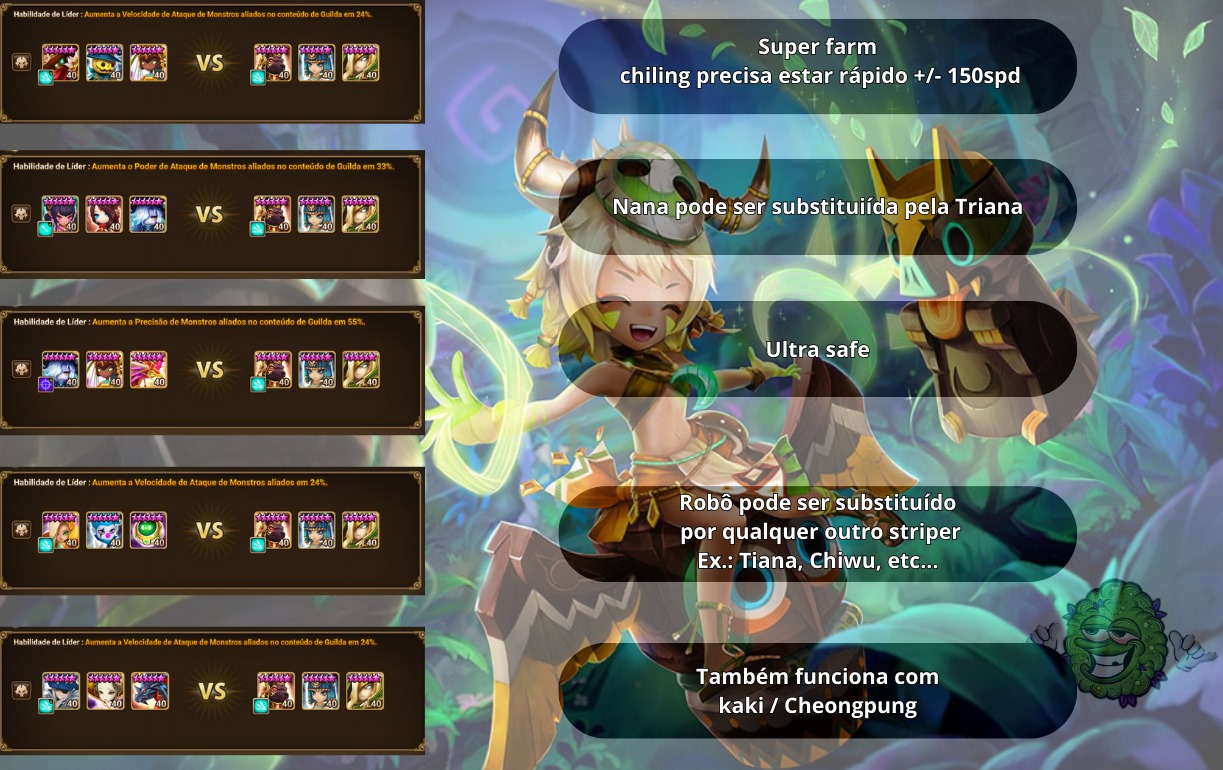Choose the blonde green-eyed girl leader monster
The image size is (1223, 770).
tap(60, 530)
